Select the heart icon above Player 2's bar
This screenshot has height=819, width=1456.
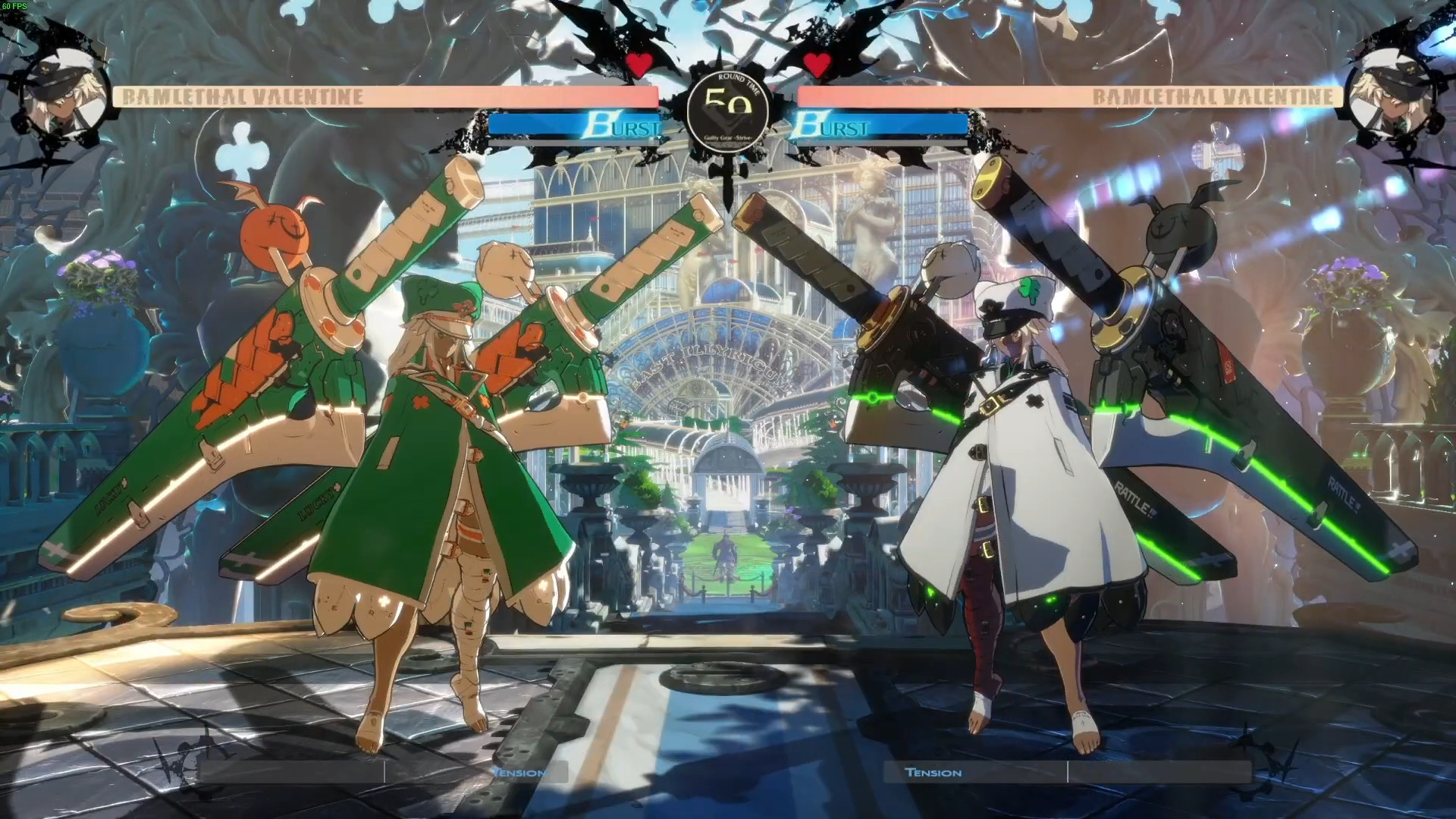coord(818,64)
